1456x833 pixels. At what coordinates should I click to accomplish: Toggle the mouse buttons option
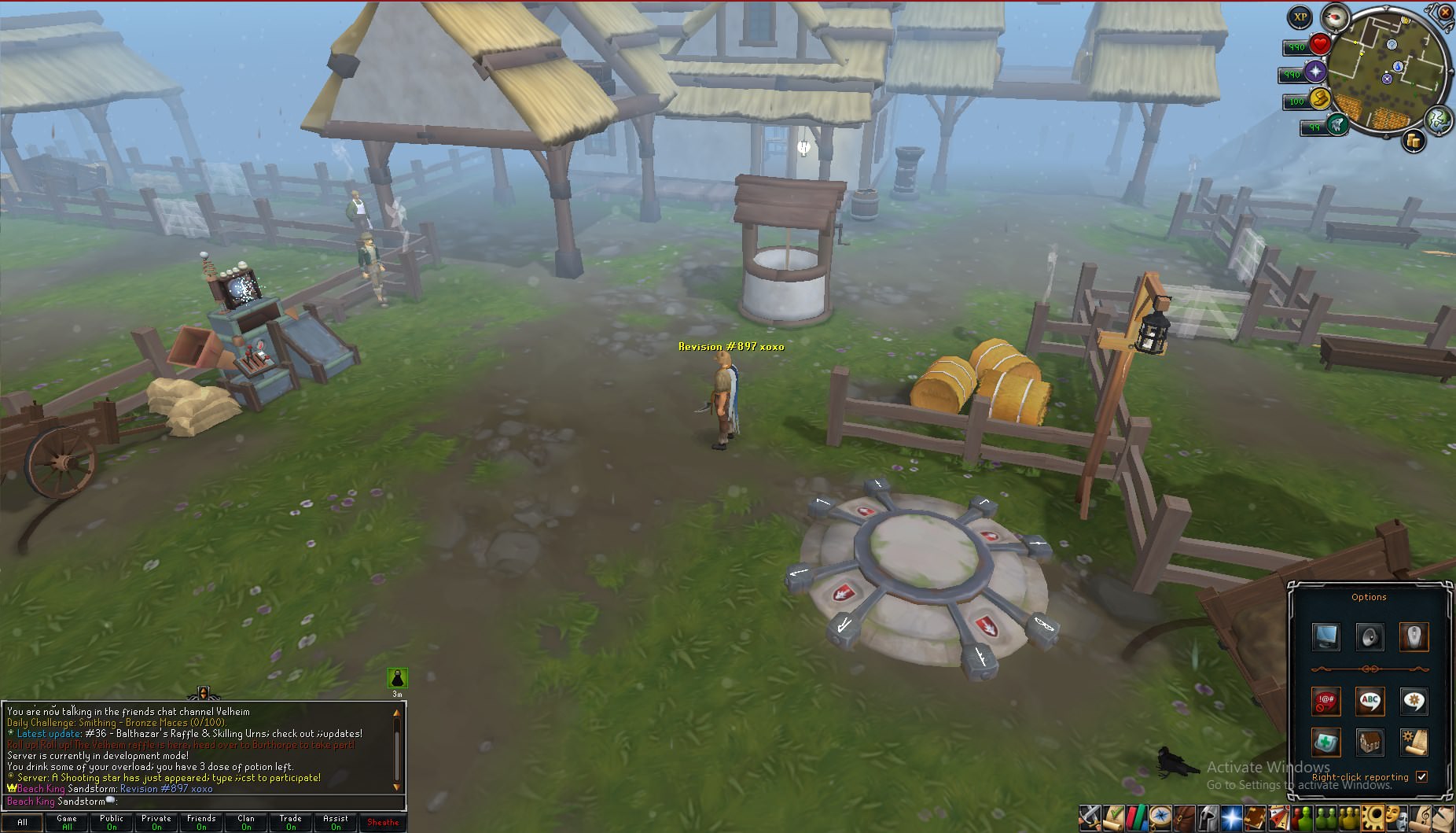coord(1414,636)
